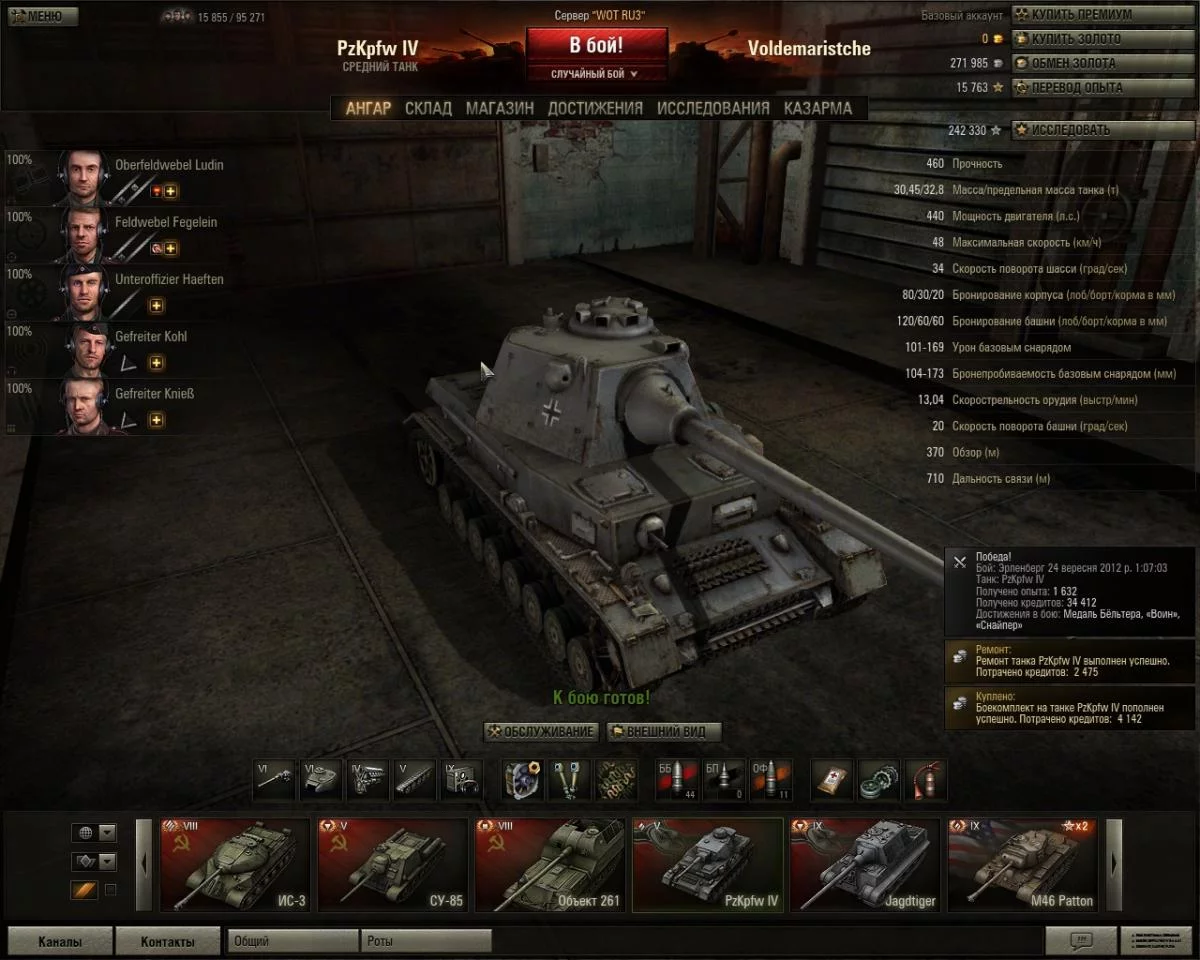Select the ИС-3 tank in the carousel
The width and height of the screenshot is (1200, 960).
click(235, 865)
